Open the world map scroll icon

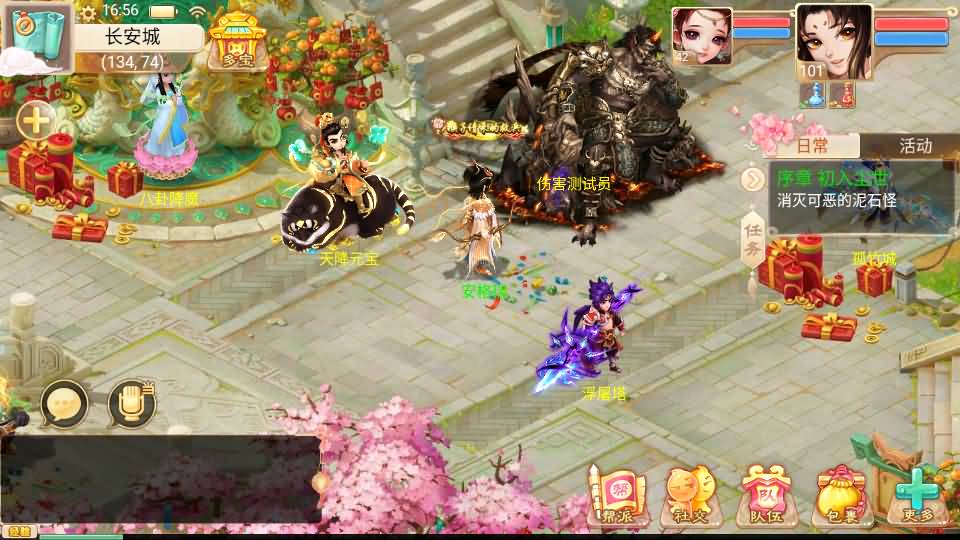pyautogui.click(x=36, y=36)
